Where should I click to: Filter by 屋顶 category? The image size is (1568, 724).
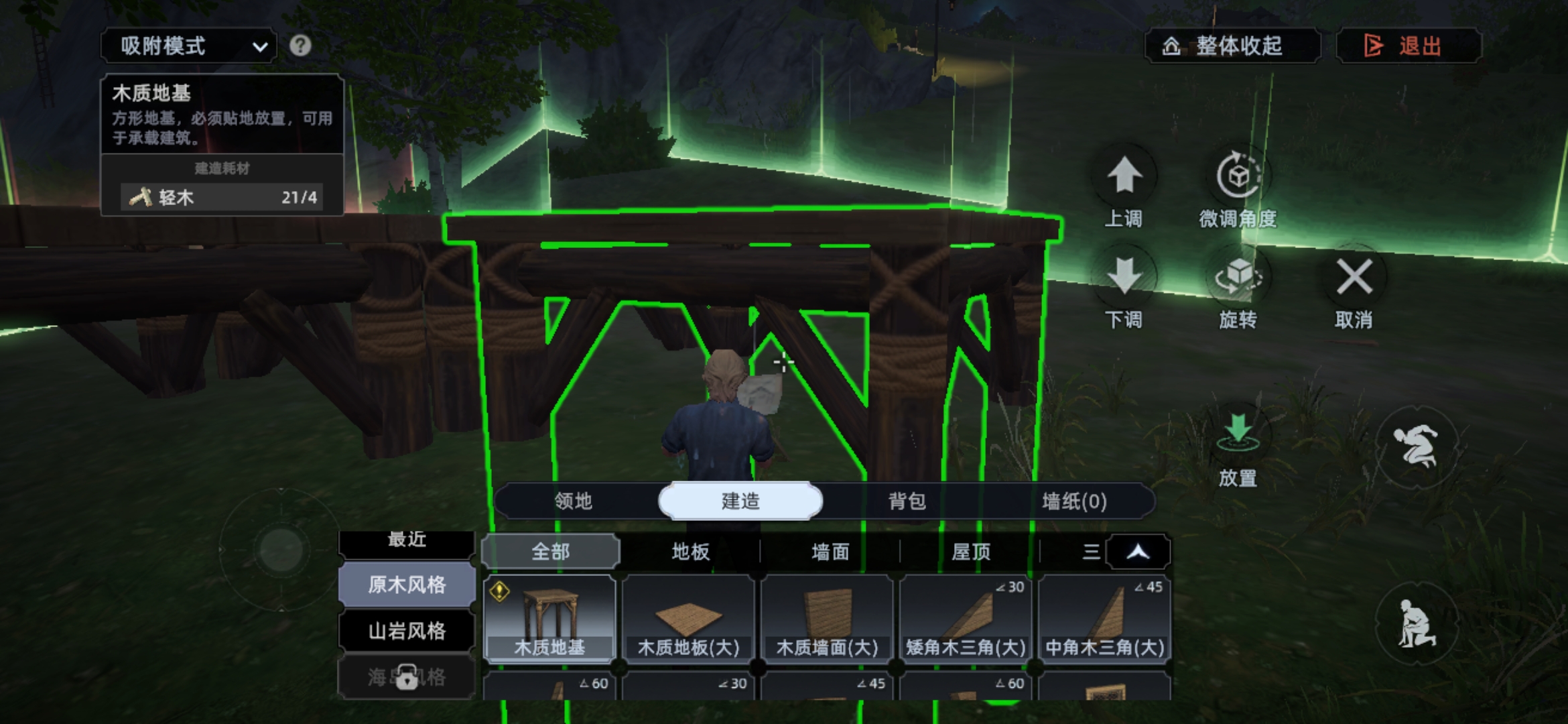point(970,552)
